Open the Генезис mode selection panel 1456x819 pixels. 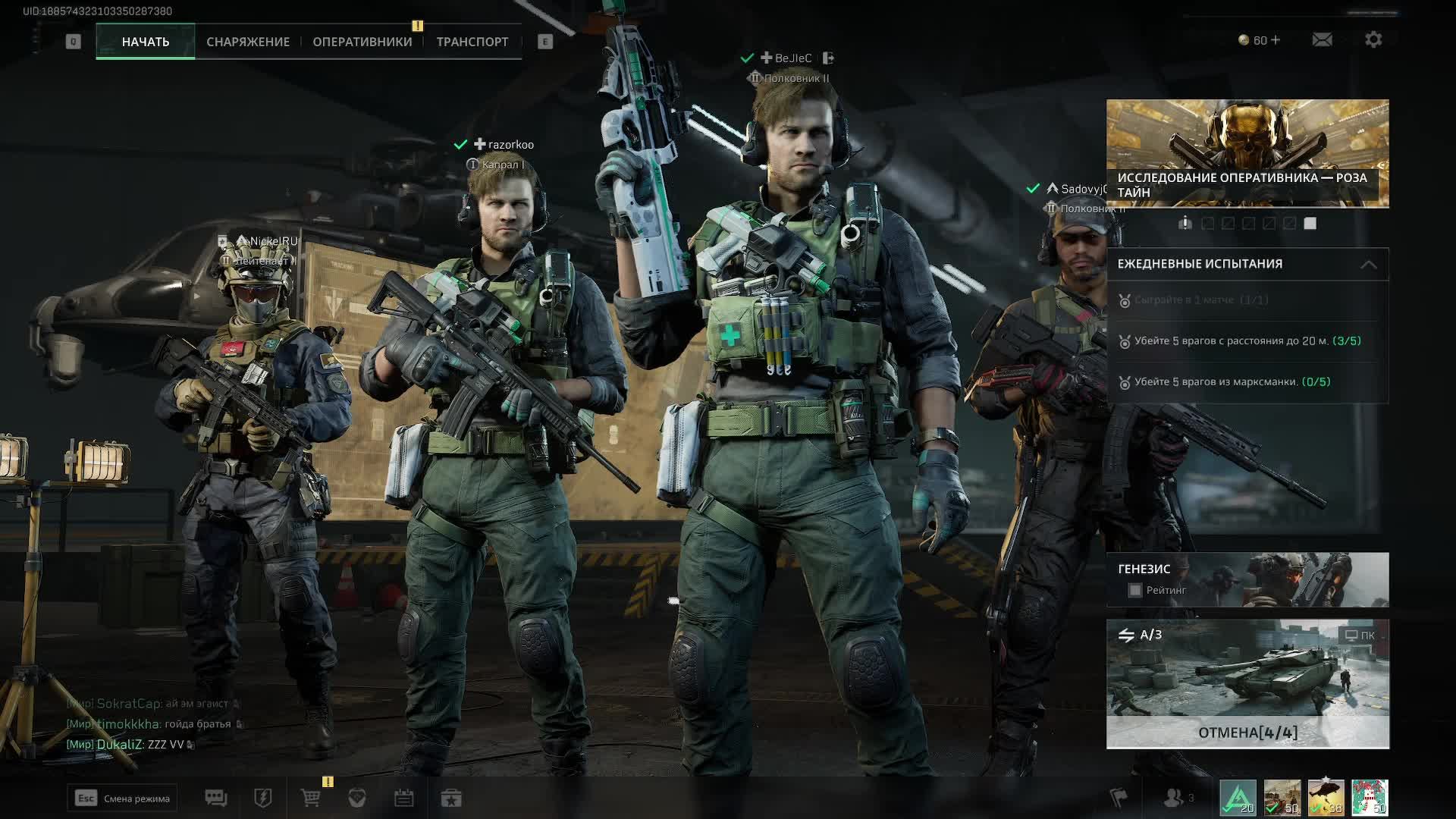[1247, 579]
